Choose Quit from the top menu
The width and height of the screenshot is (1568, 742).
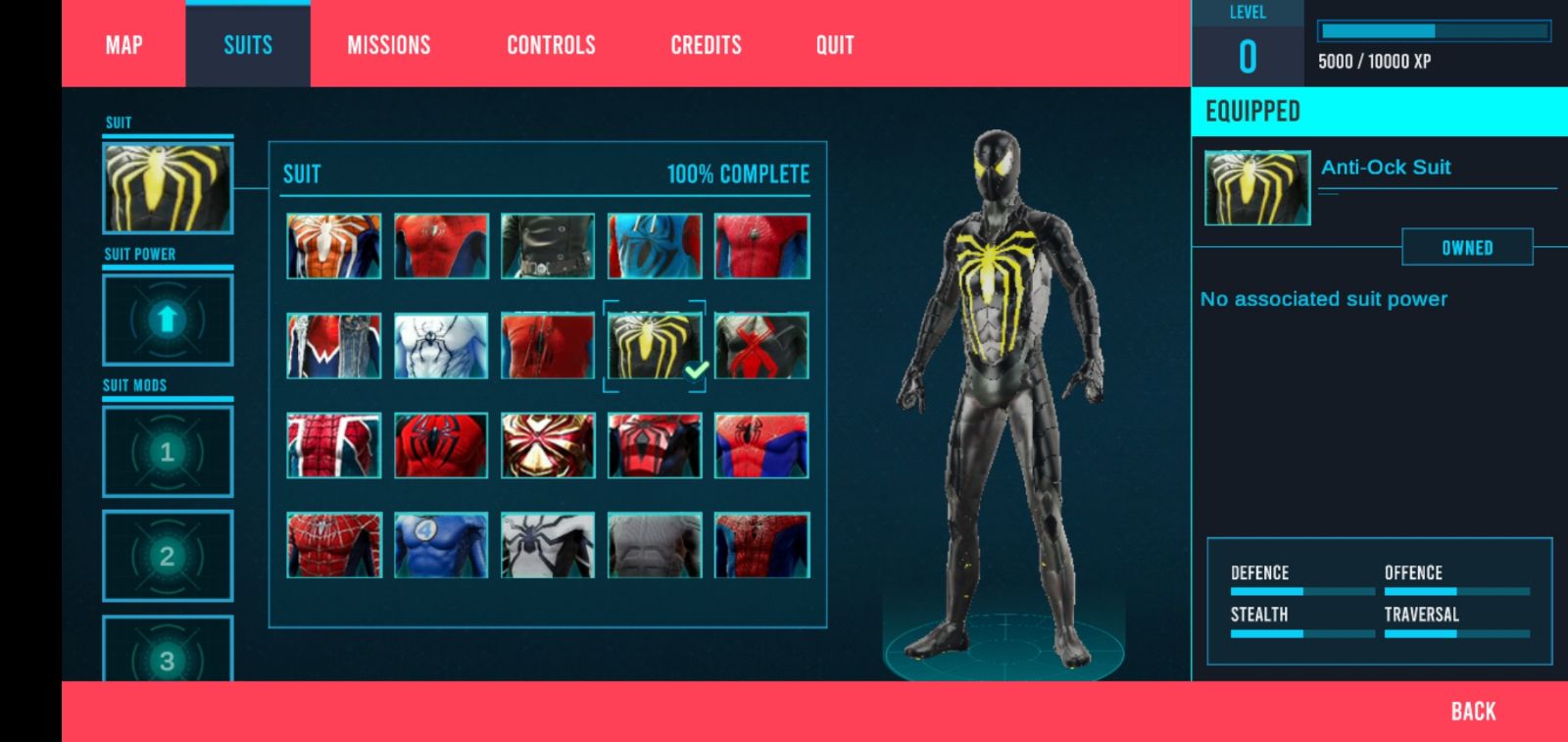click(x=835, y=45)
